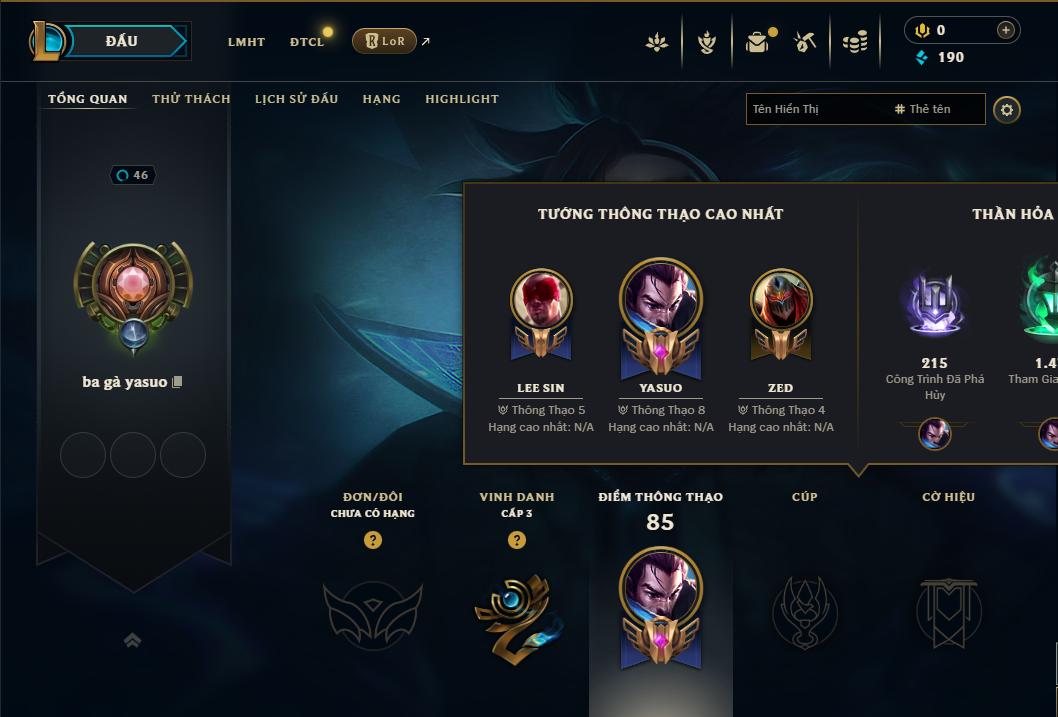Open profile settings gear icon
Viewport: 1058px width, 717px height.
pos(1007,109)
